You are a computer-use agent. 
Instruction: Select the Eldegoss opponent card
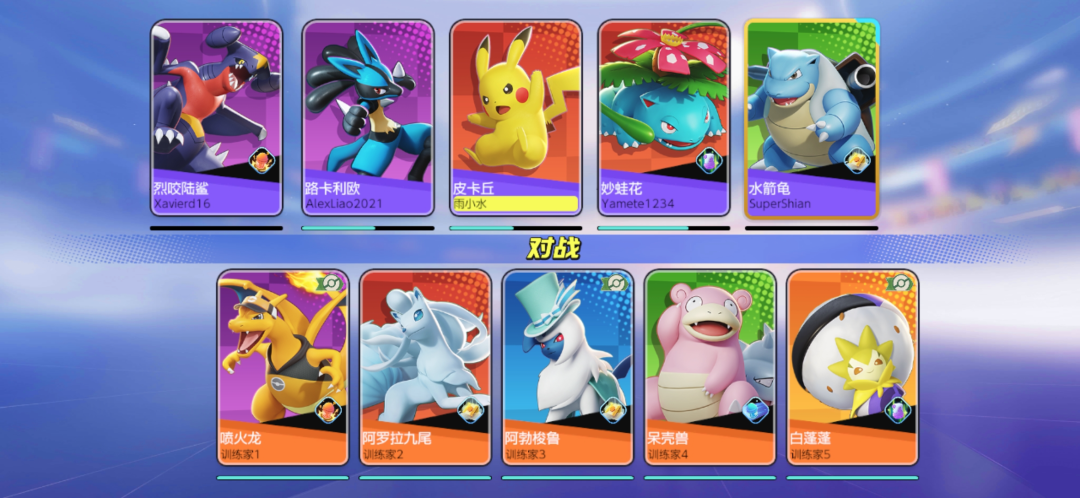(x=852, y=367)
